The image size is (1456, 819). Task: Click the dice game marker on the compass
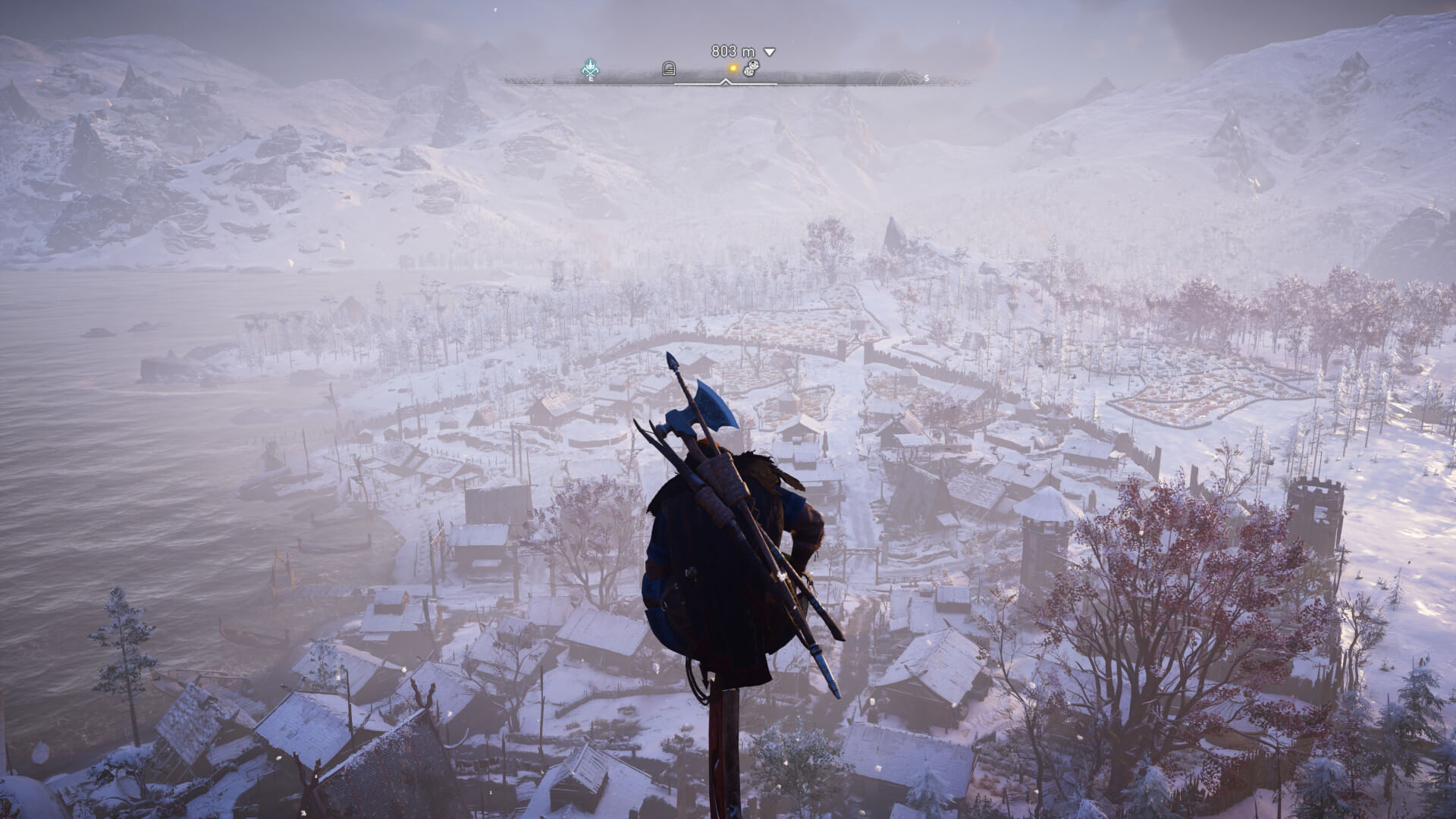click(750, 69)
